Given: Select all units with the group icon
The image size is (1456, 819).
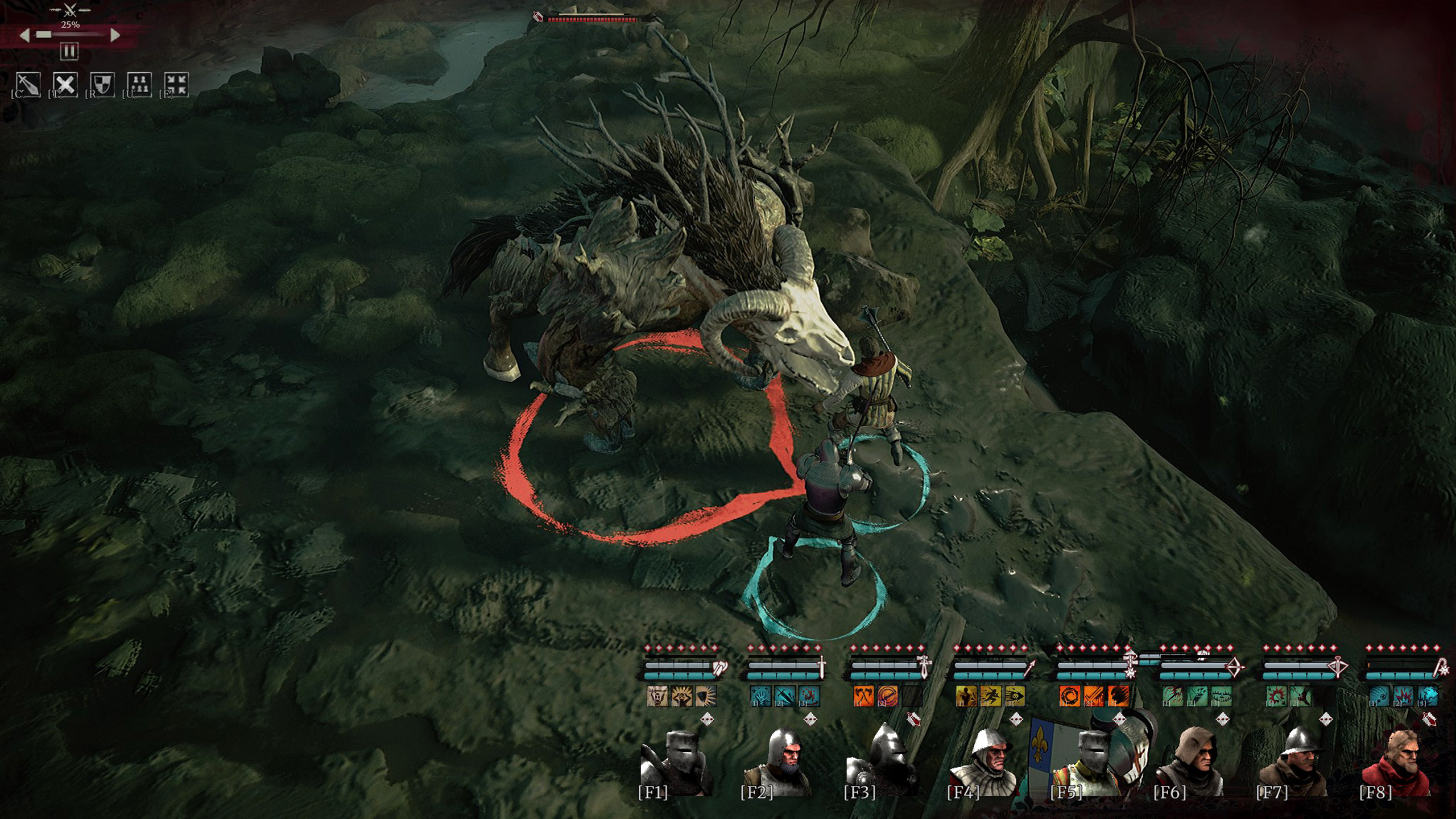Looking at the screenshot, I should click(x=139, y=85).
